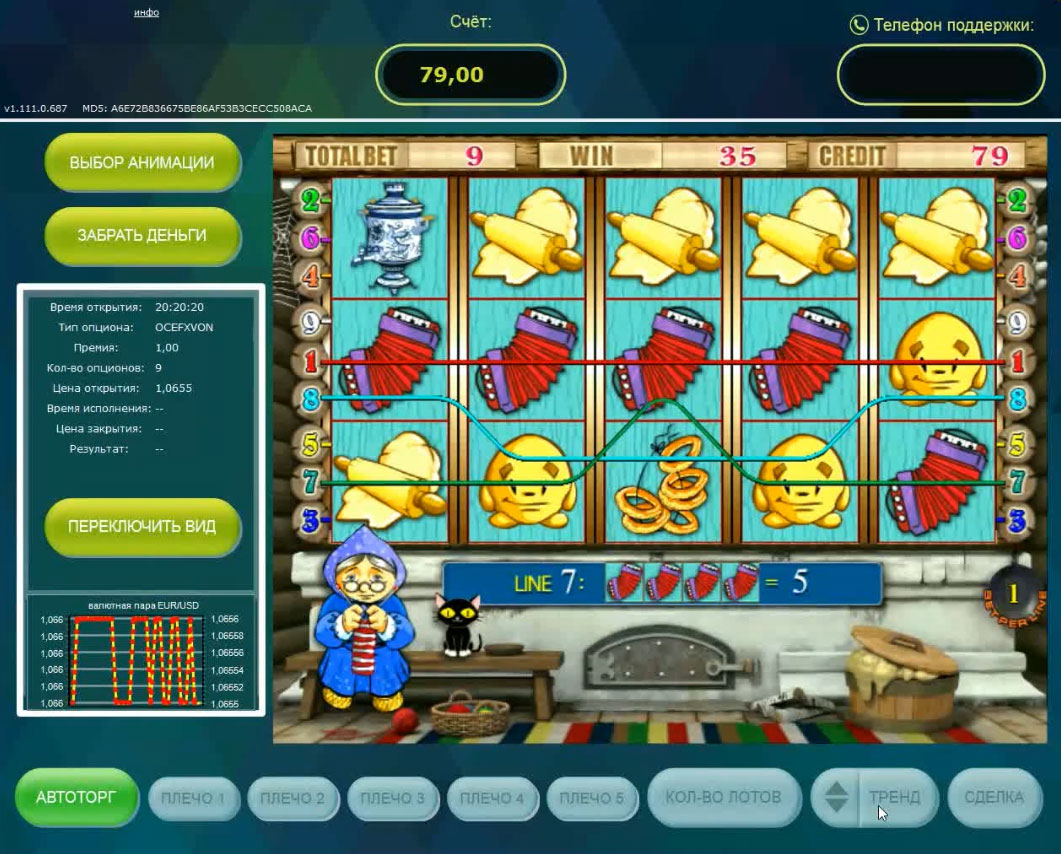Click the Bet Per Line coin indicator

tap(1012, 594)
